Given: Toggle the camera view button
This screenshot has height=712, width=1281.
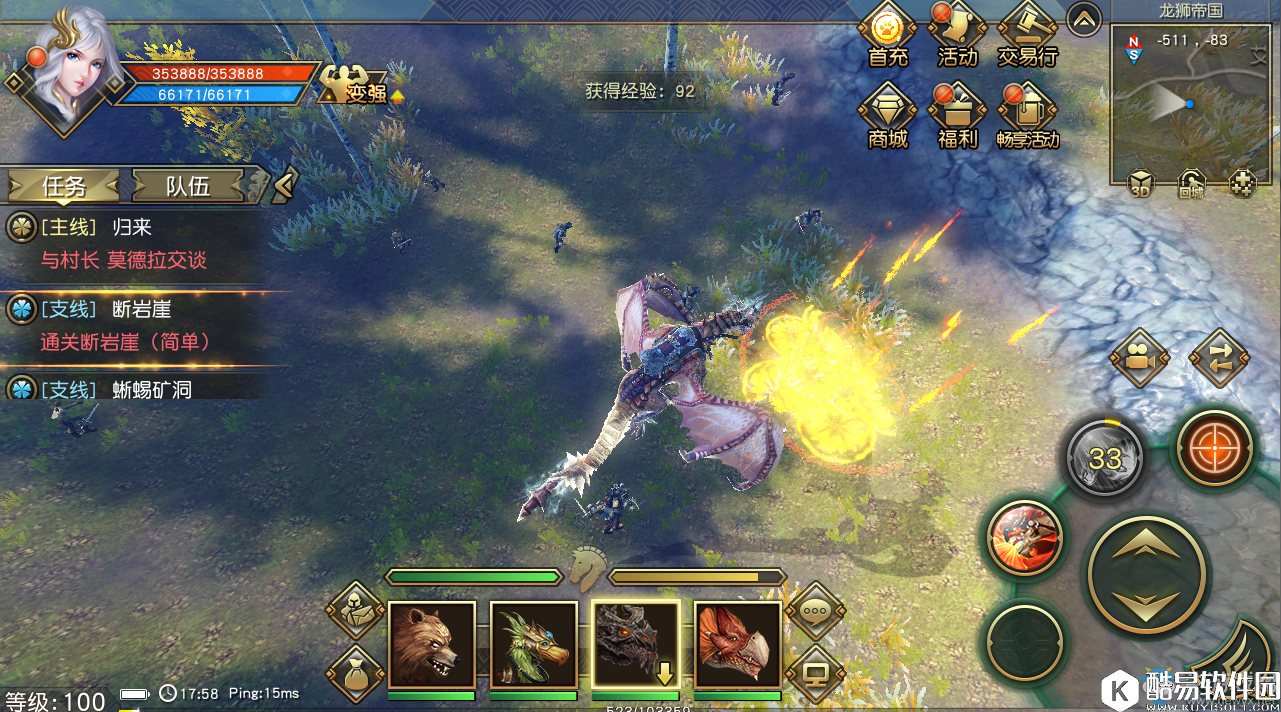Looking at the screenshot, I should 1139,357.
